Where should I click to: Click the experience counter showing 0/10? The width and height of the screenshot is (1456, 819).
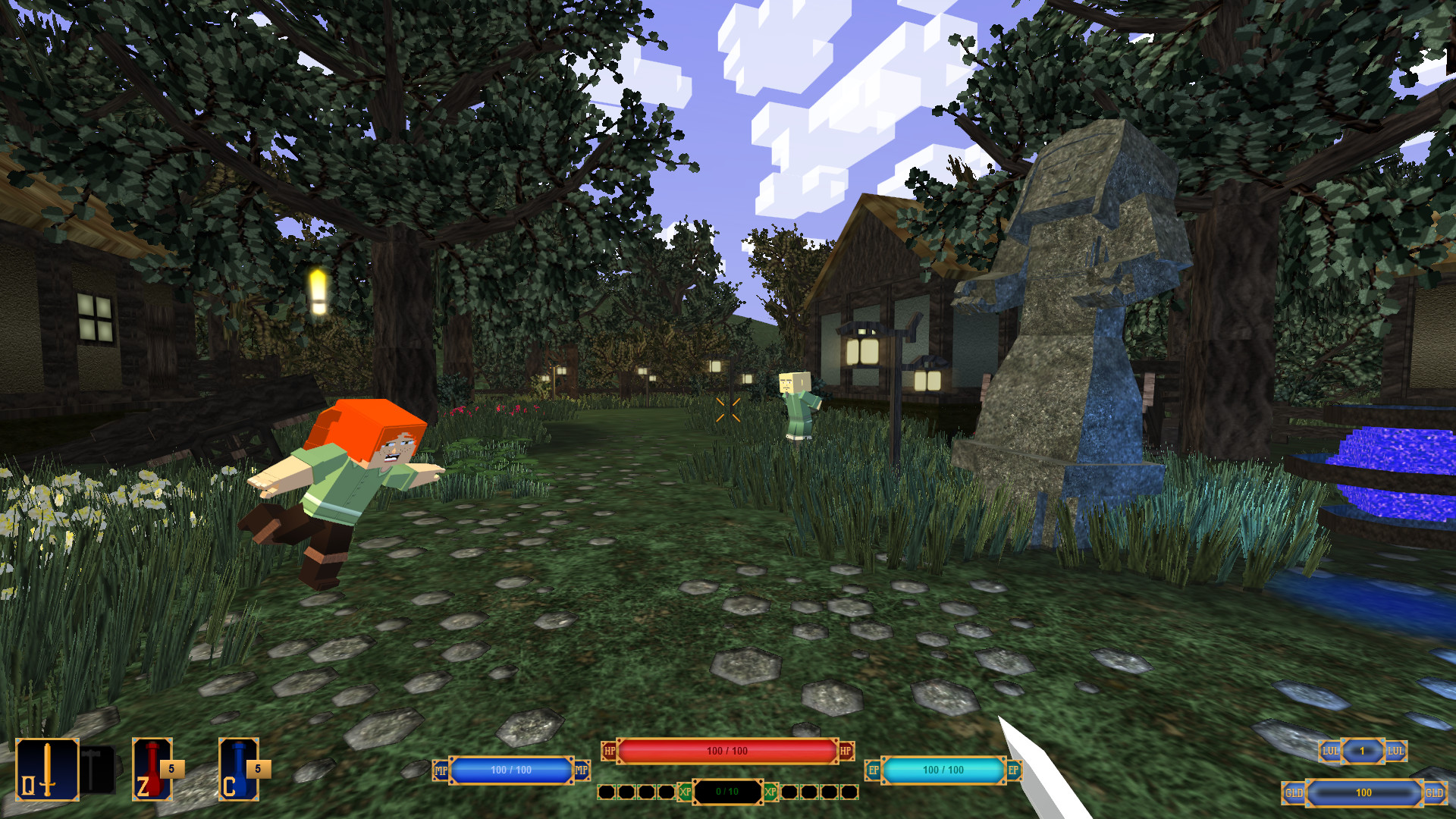[726, 791]
